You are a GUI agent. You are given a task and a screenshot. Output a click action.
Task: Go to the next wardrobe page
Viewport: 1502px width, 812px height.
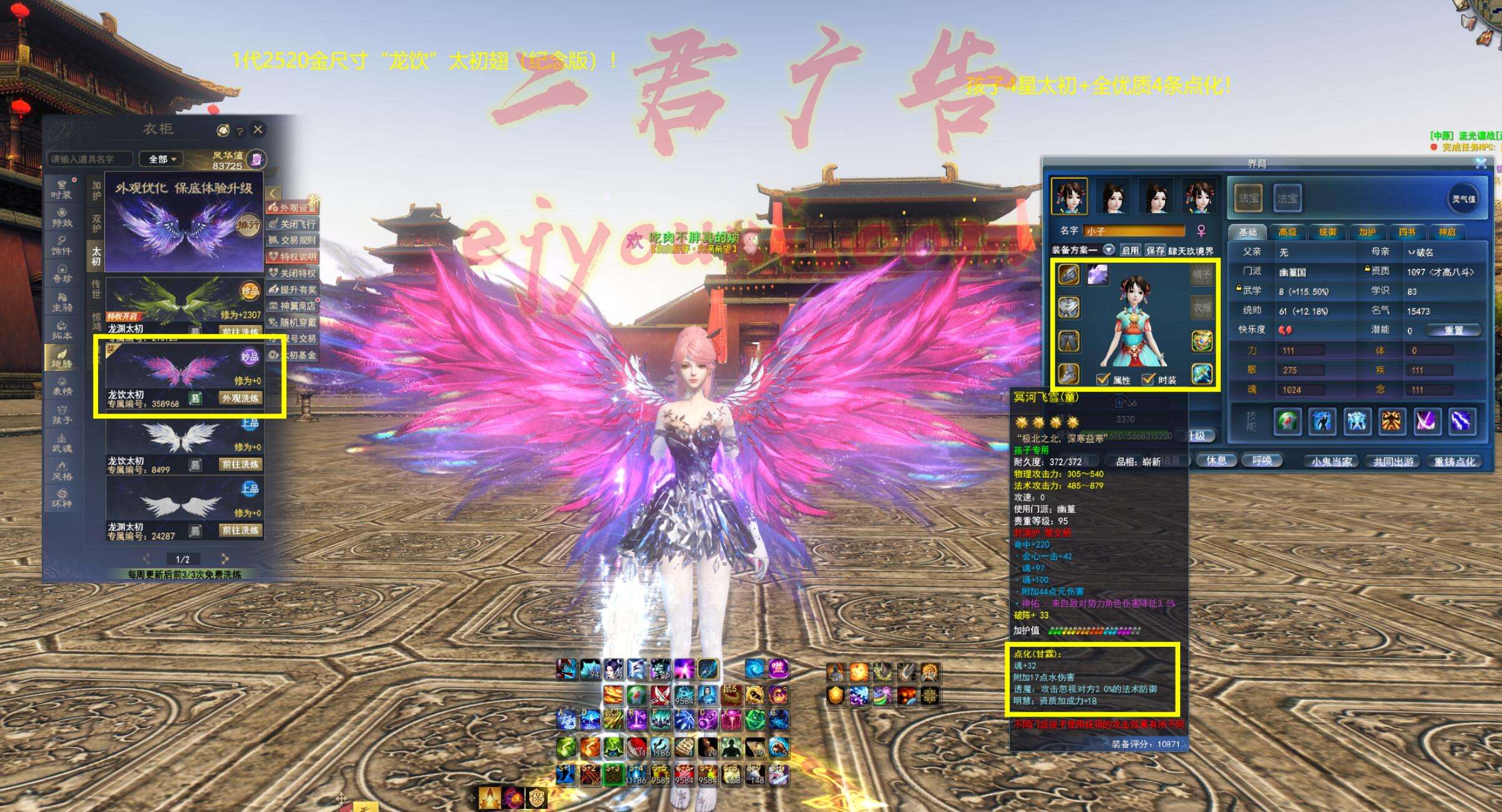click(x=225, y=559)
